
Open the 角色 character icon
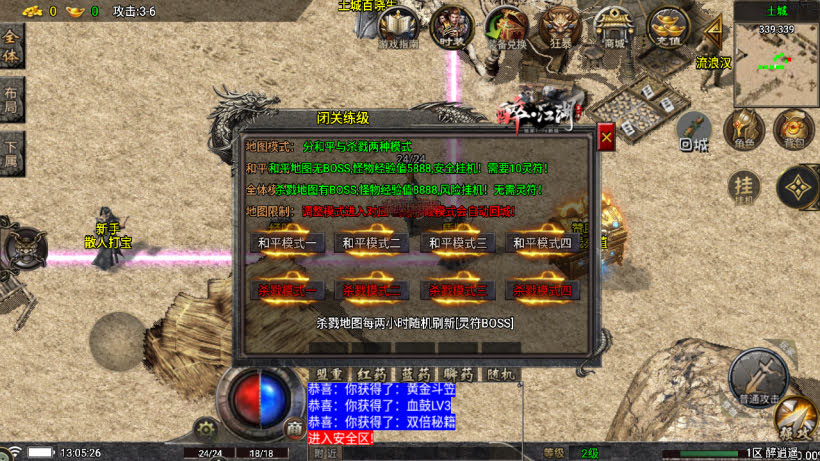743,129
